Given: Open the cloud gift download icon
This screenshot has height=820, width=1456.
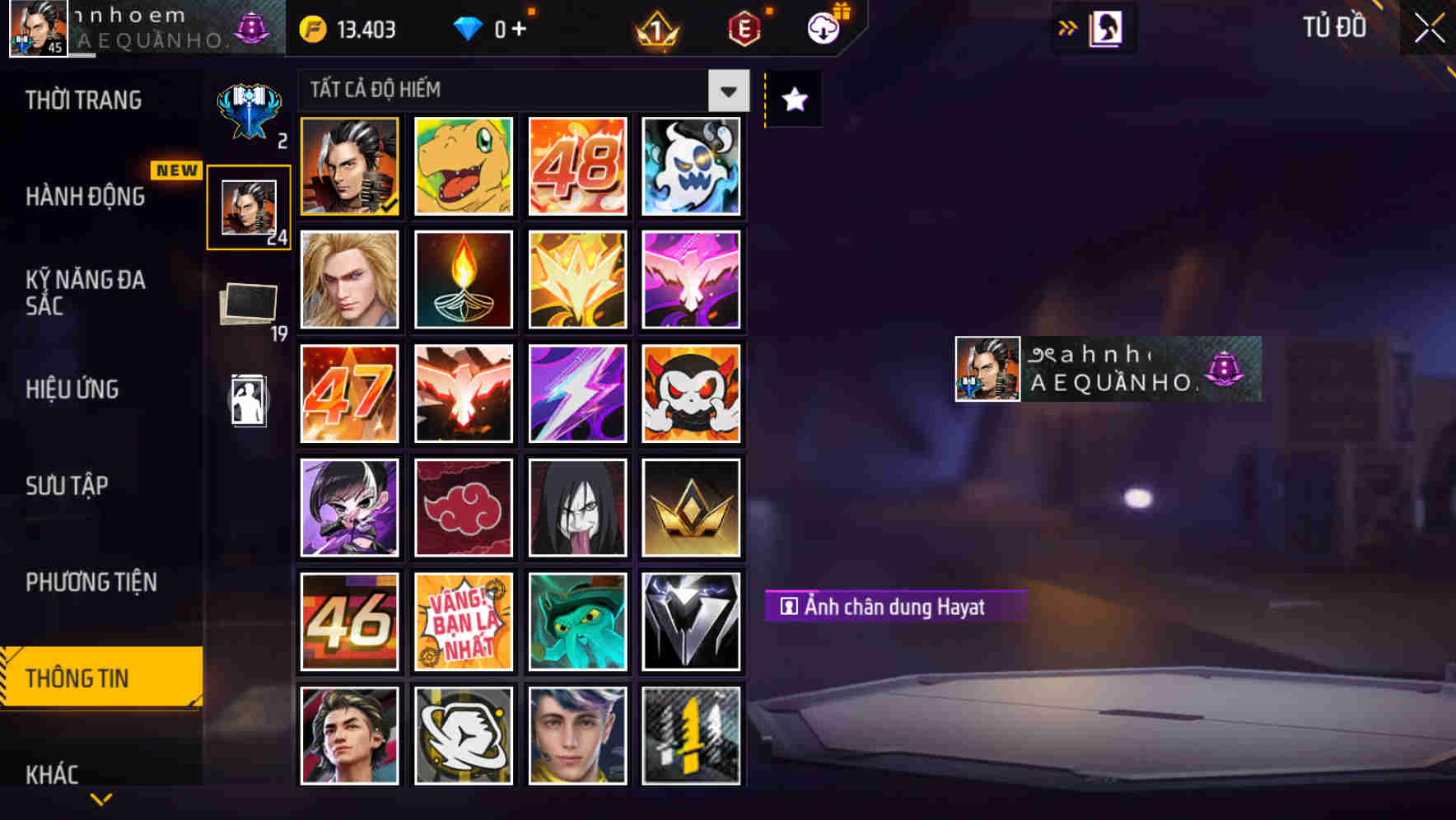Looking at the screenshot, I should tap(824, 28).
